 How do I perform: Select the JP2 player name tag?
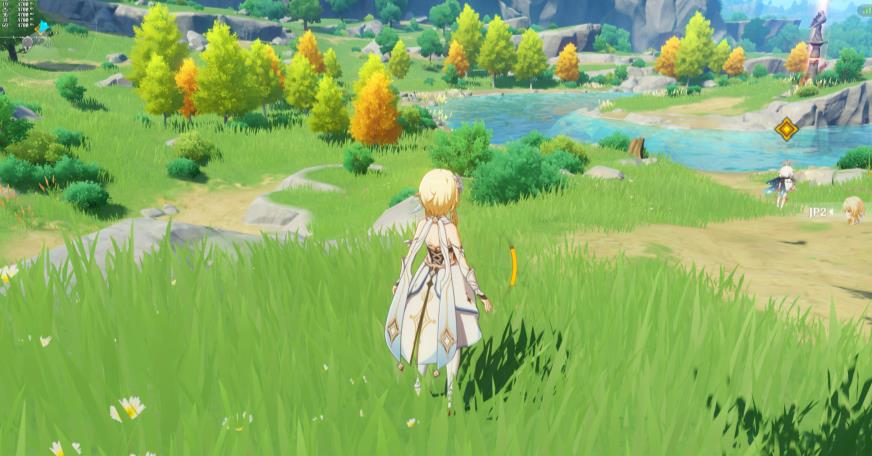coord(821,212)
